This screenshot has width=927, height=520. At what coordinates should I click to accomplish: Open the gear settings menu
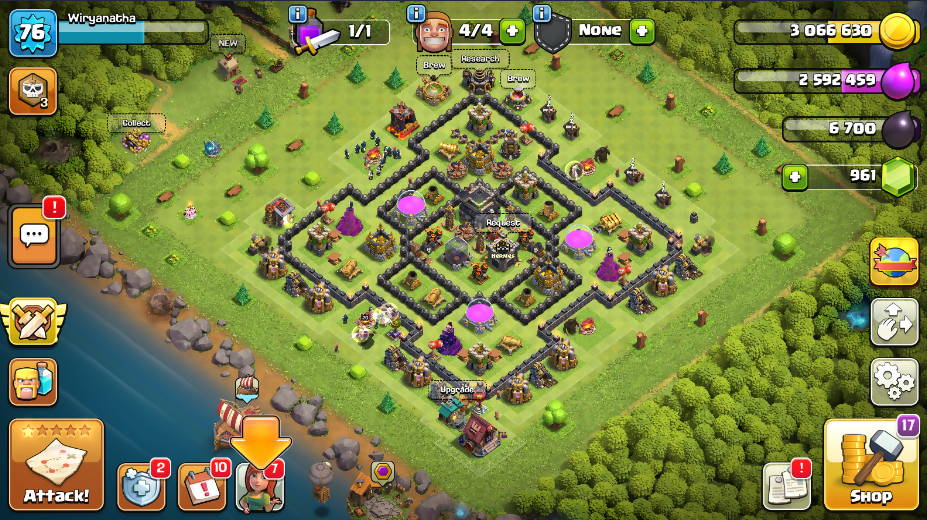pos(894,381)
